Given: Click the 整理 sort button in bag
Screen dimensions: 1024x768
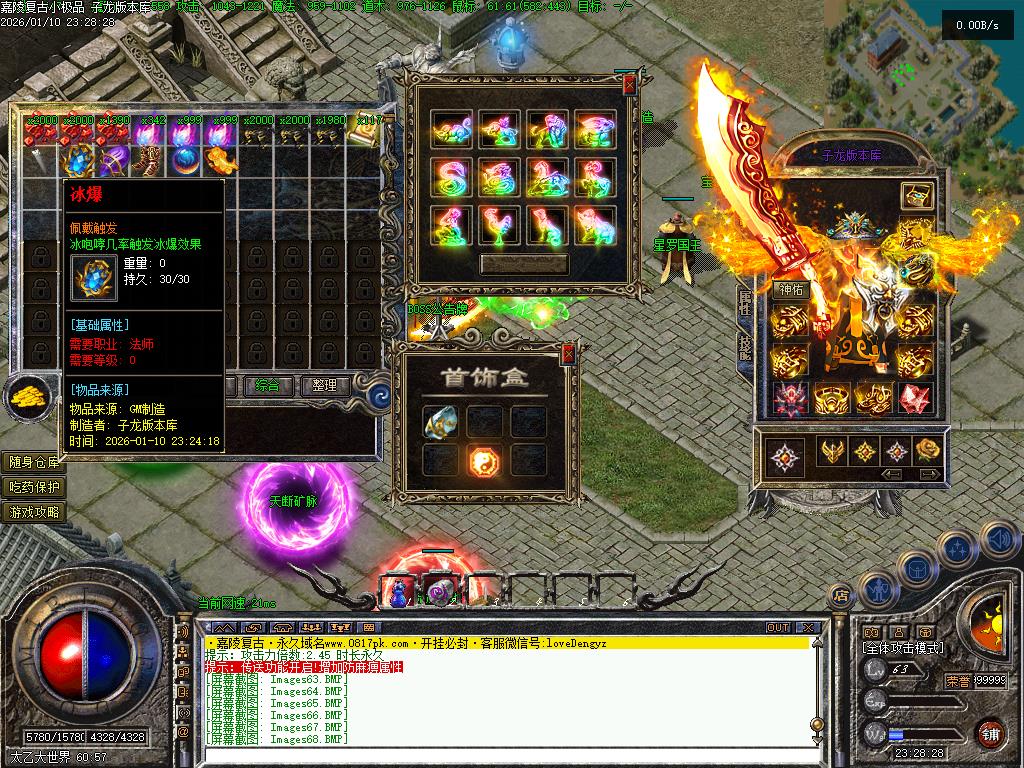Looking at the screenshot, I should point(324,386).
